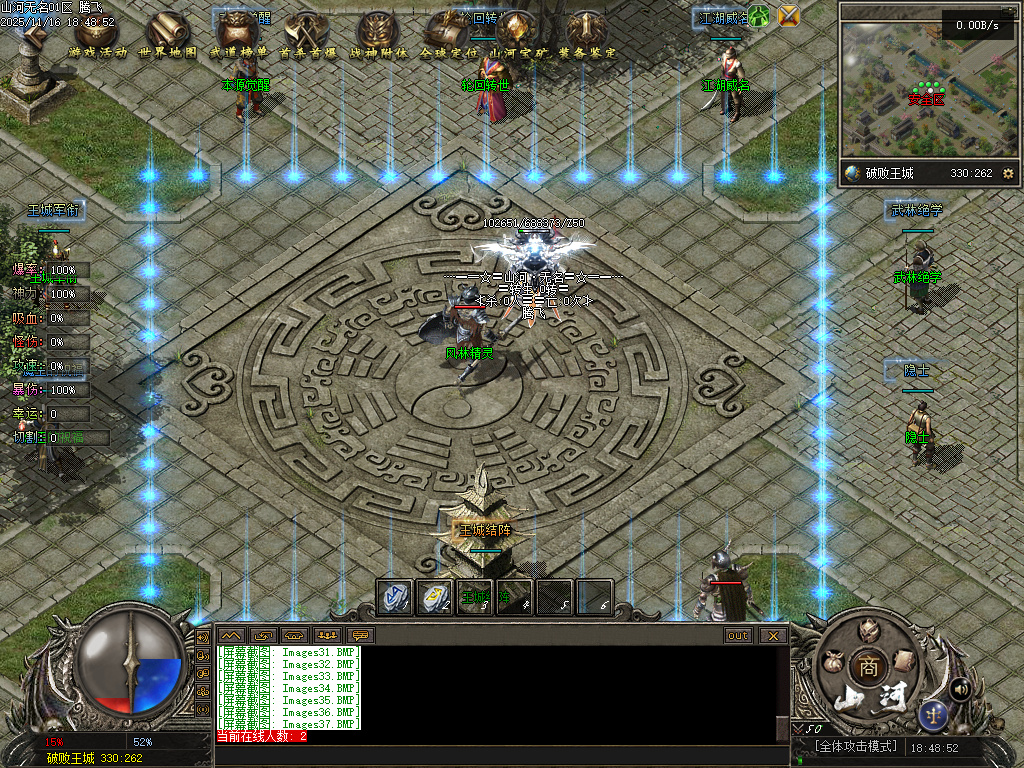Open the 武道榜单 ranking list
Screen dimensions: 1024x768
click(x=238, y=33)
